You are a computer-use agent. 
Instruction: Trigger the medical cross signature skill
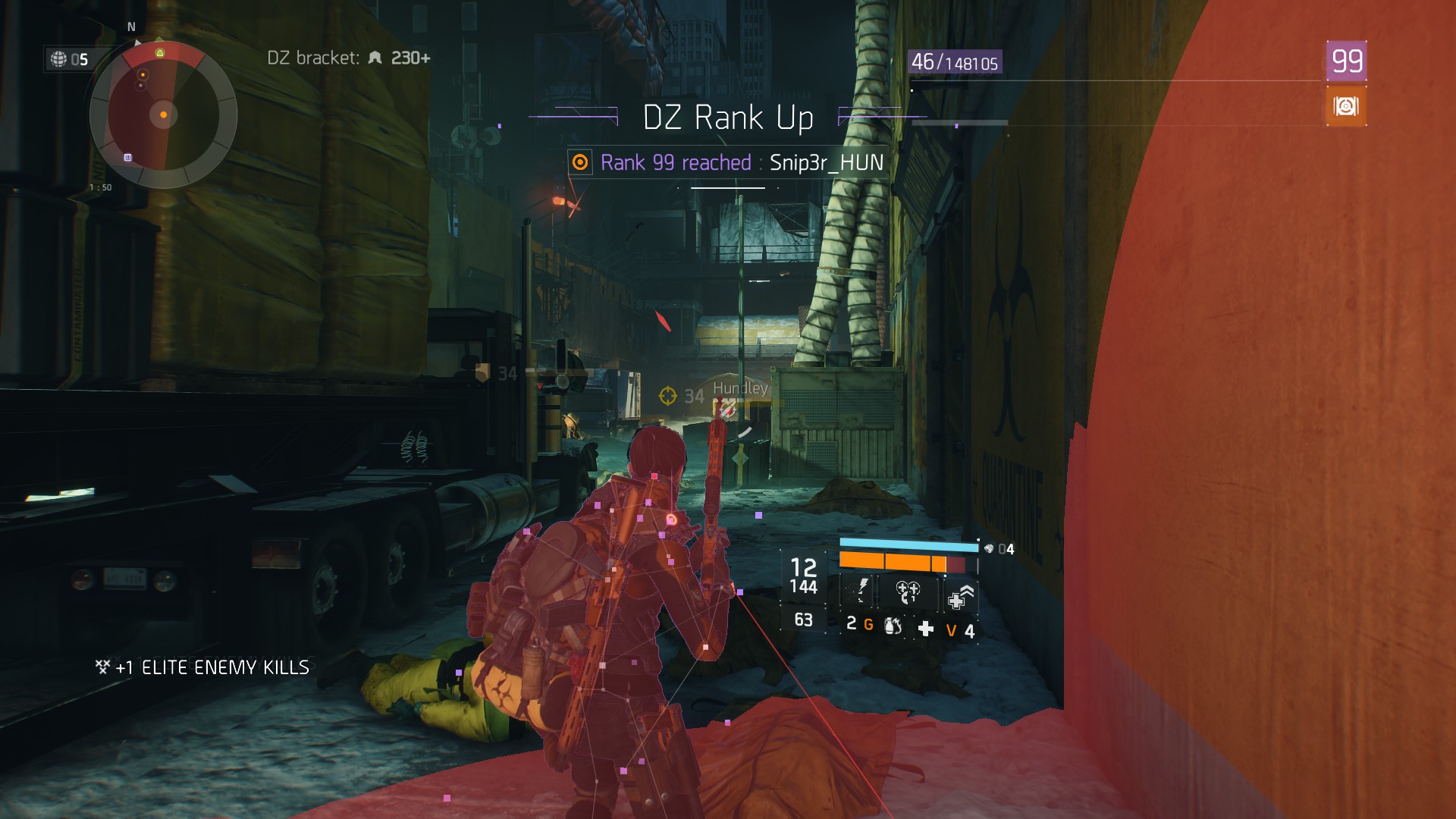tap(960, 598)
